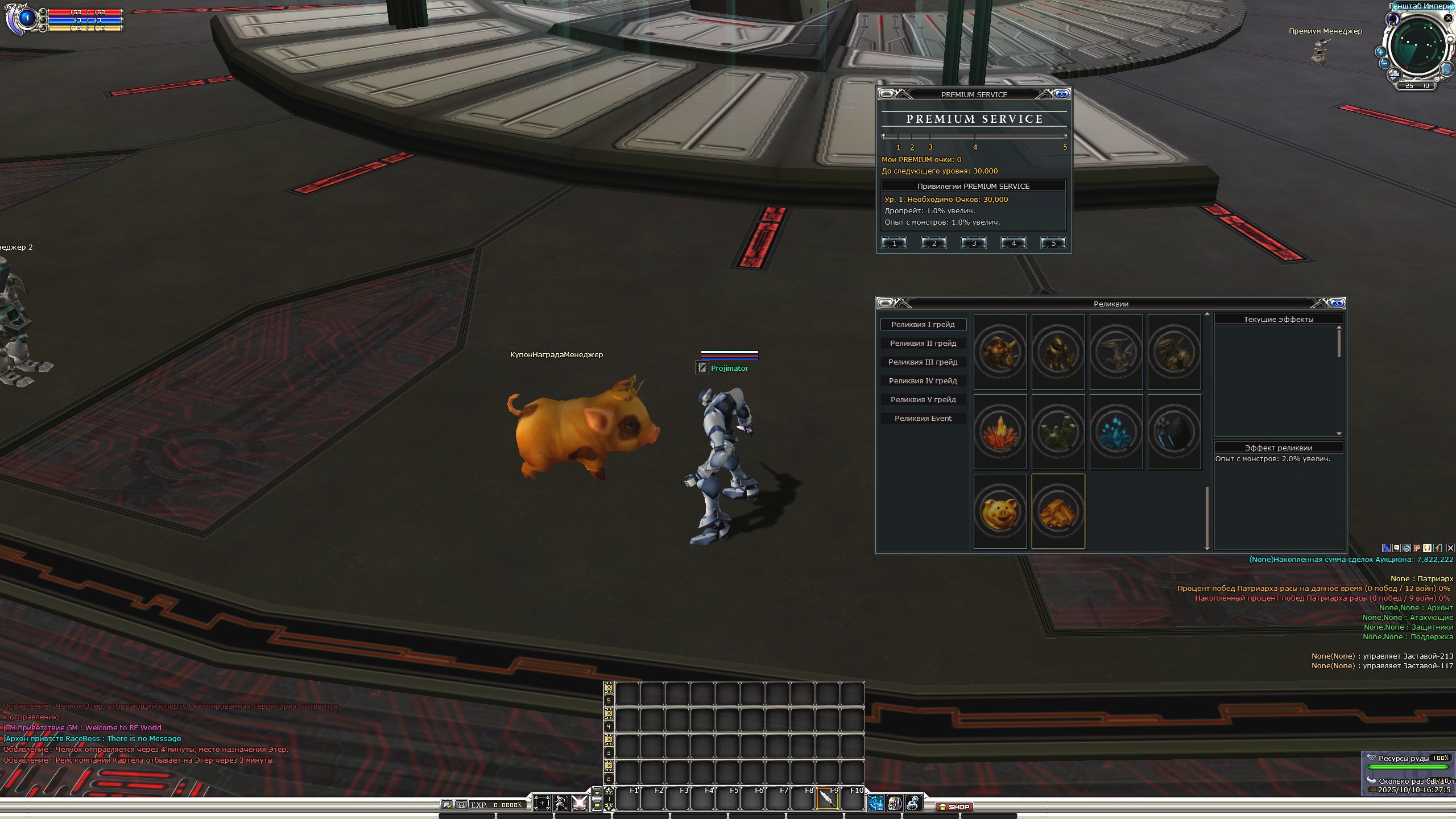This screenshot has width=1456, height=819.
Task: Show premium level 5 privileges
Action: [1053, 243]
